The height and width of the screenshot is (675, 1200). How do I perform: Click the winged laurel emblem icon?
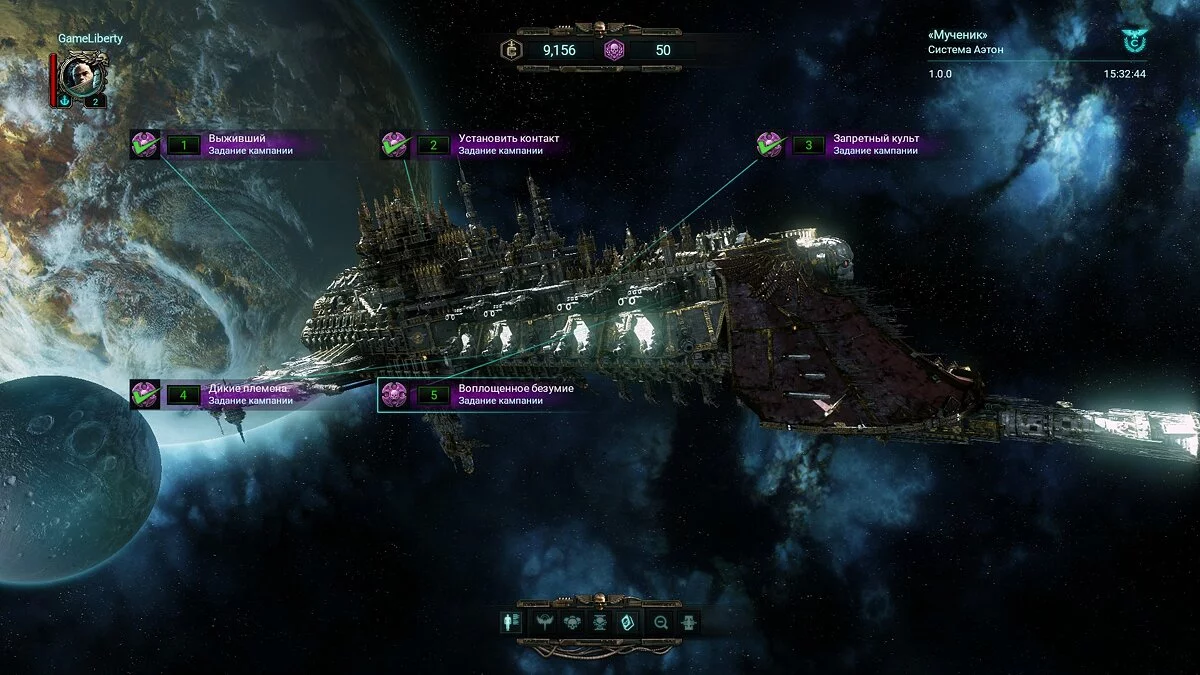pyautogui.click(x=1134, y=40)
